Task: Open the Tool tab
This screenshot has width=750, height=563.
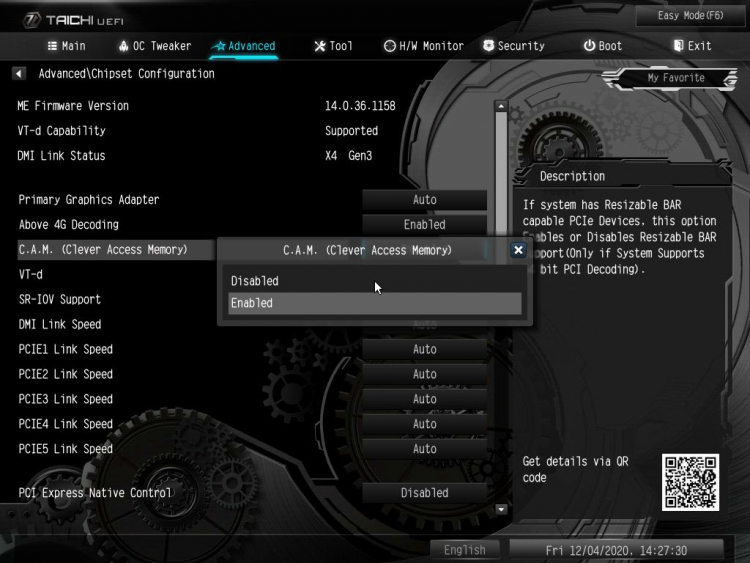Action: point(333,46)
